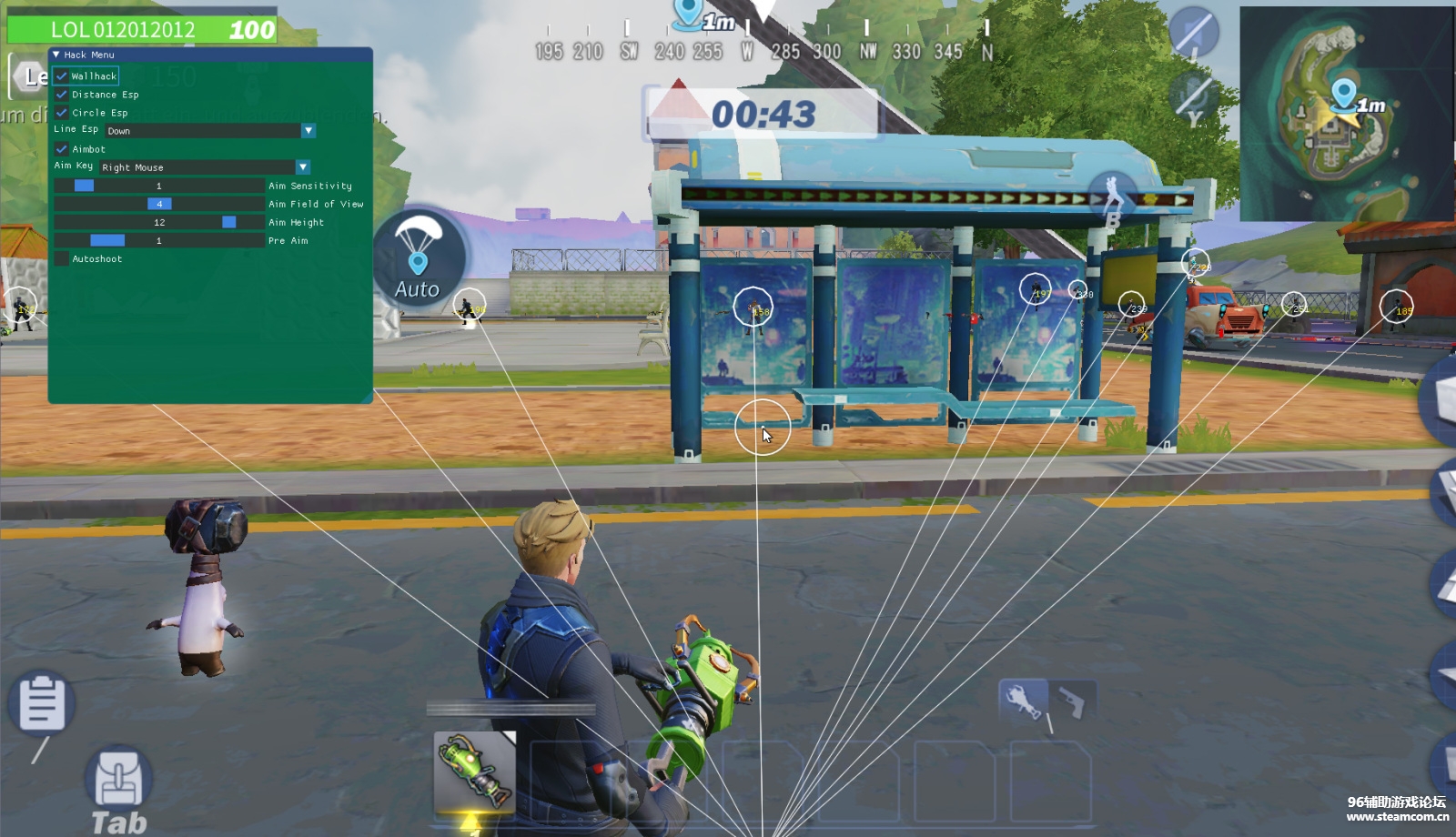Toggle the muted microphone icon
This screenshot has width=1456, height=837.
pyautogui.click(x=1193, y=32)
